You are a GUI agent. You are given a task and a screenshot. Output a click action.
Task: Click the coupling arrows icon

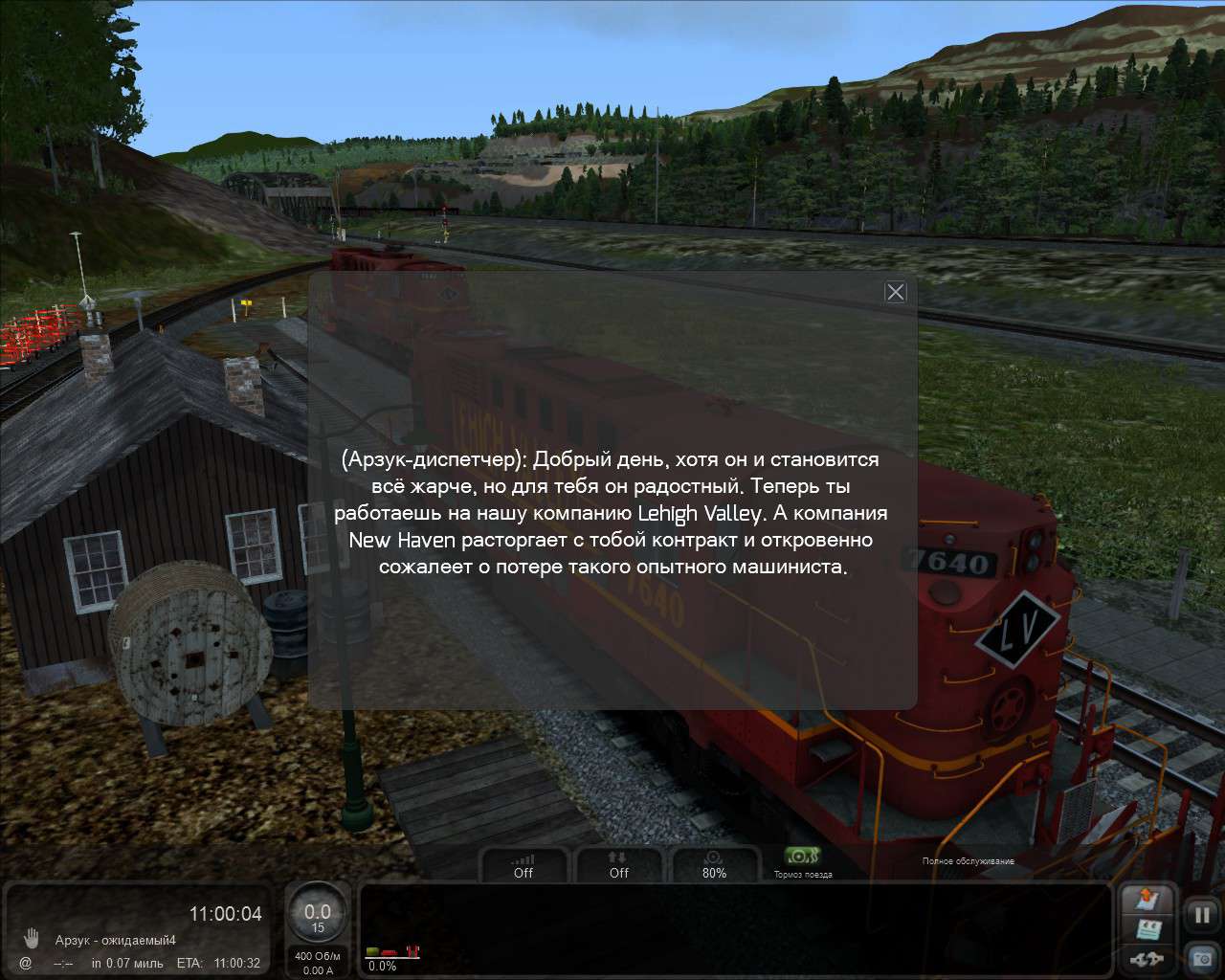1147,958
